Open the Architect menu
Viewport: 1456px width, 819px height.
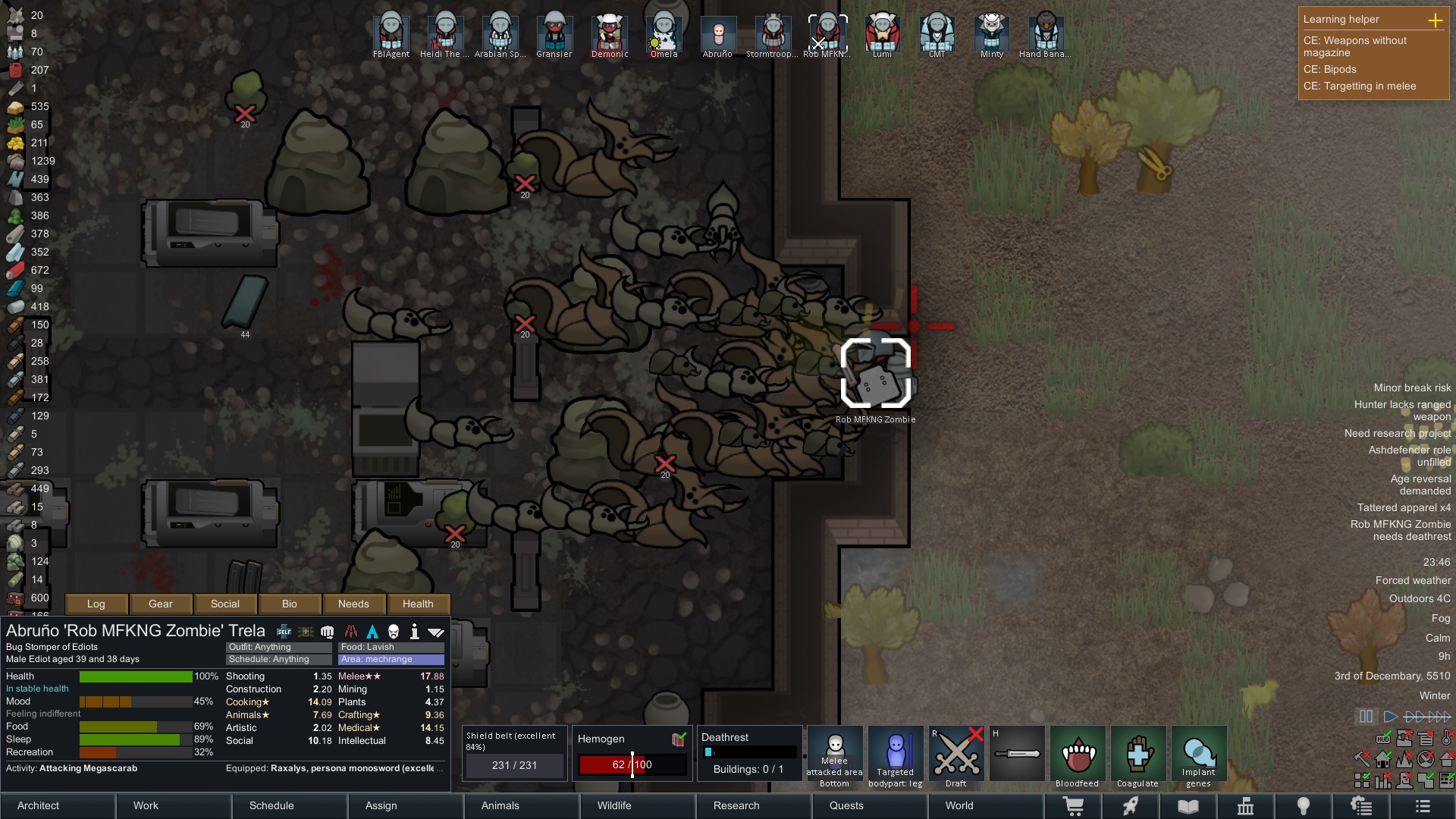(x=39, y=805)
